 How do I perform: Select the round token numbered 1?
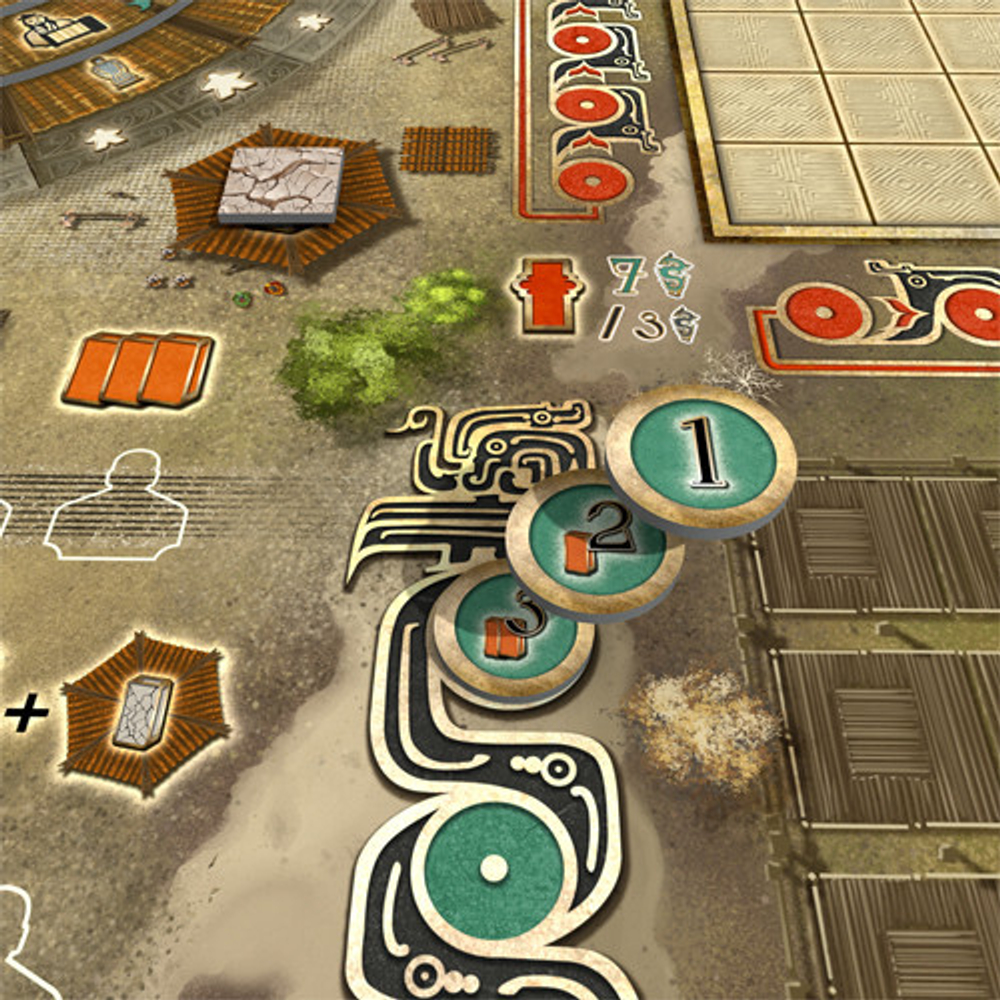pos(702,456)
